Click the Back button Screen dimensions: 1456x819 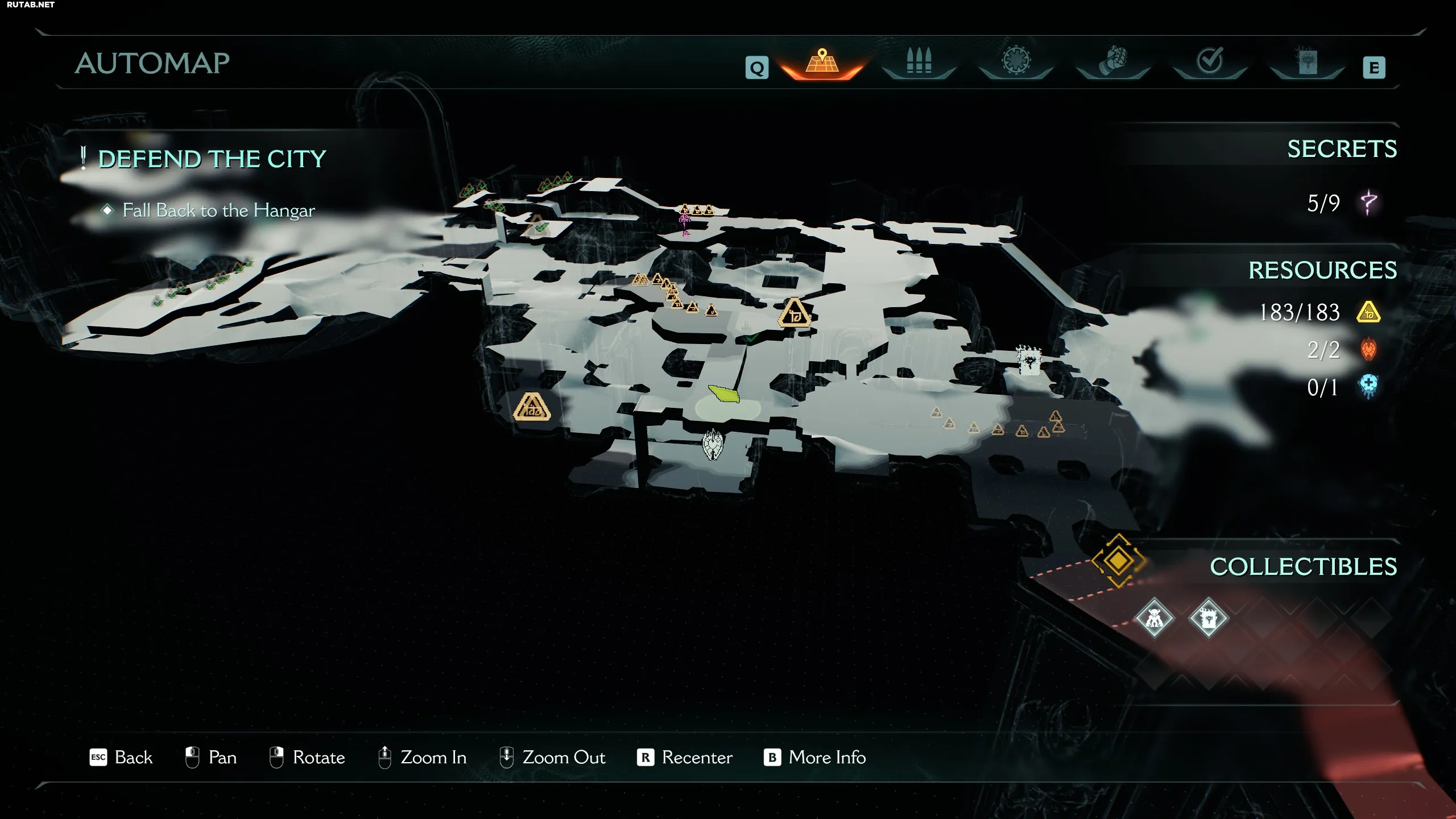pos(121,758)
